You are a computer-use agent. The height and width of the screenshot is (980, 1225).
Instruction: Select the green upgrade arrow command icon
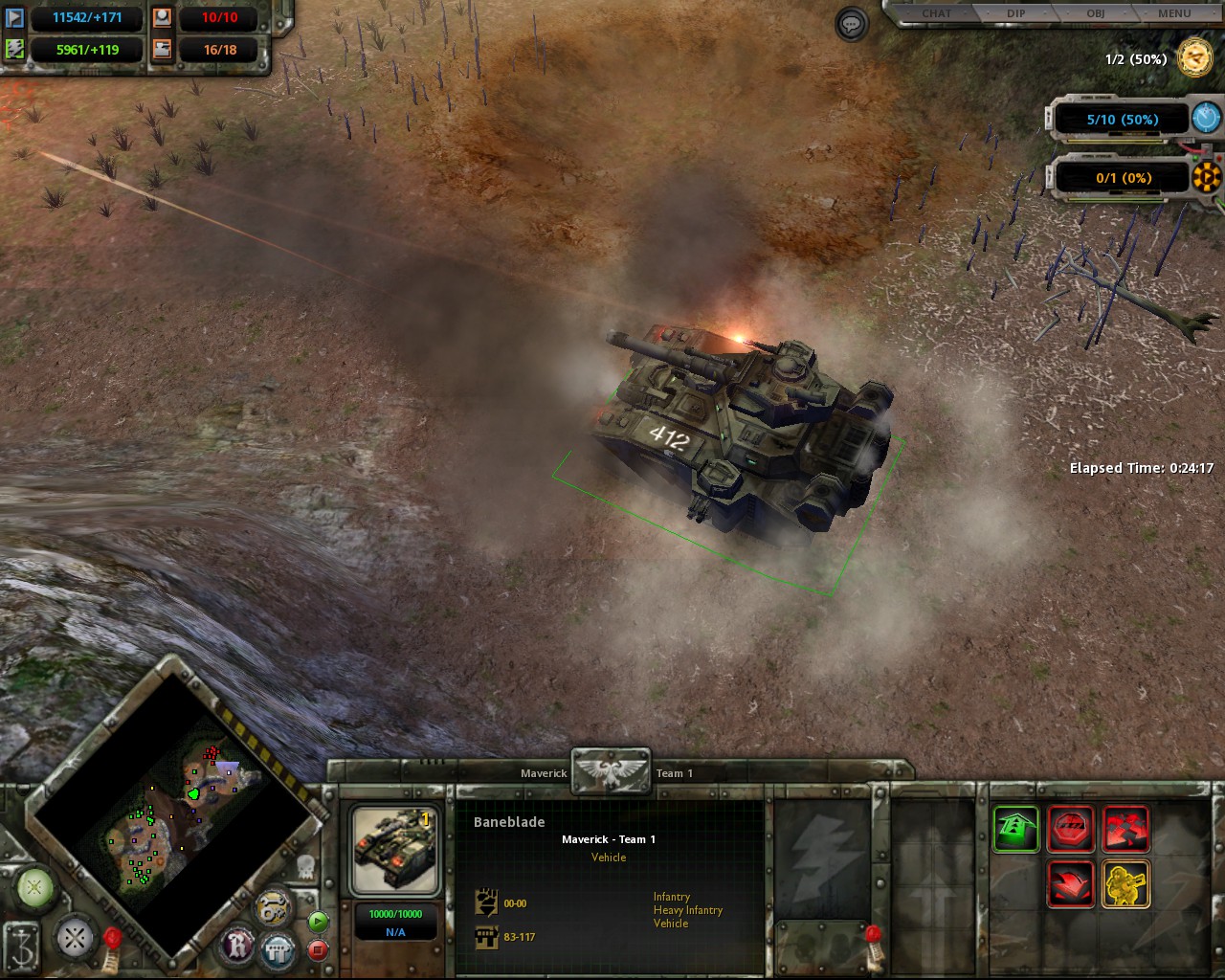(x=1014, y=829)
